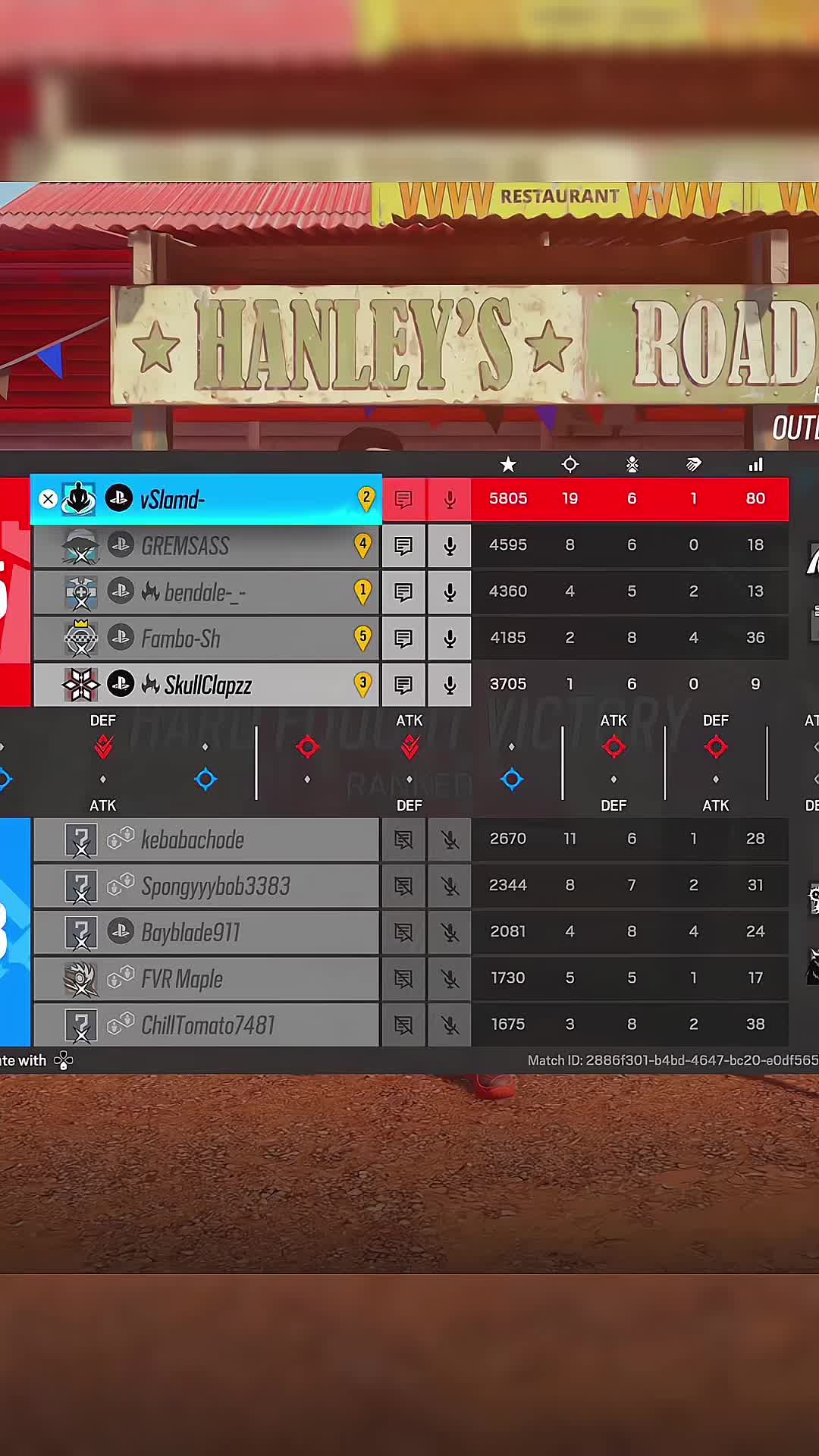This screenshot has height=1456, width=819.
Task: Select Bayblade911 player row
Action: (205, 932)
